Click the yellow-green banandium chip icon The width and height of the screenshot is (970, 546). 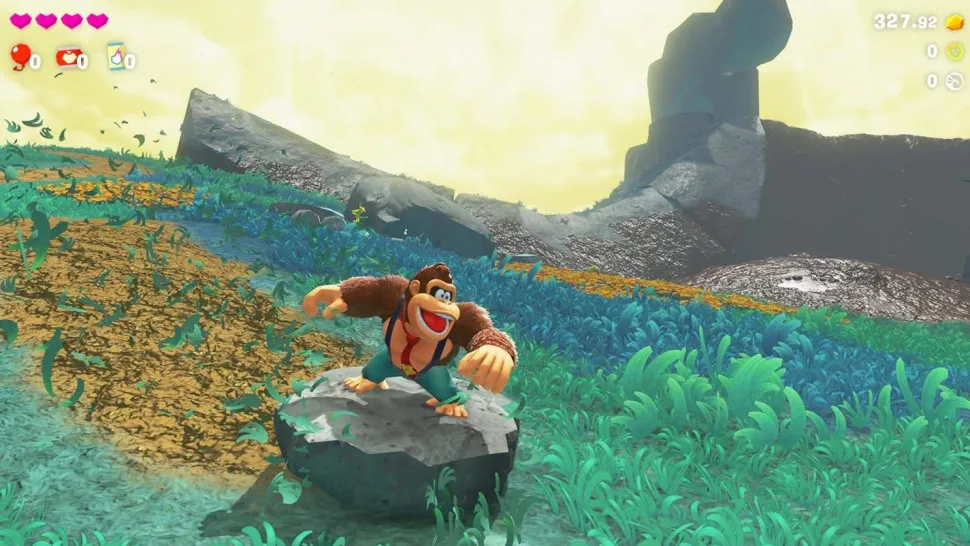coord(954,51)
